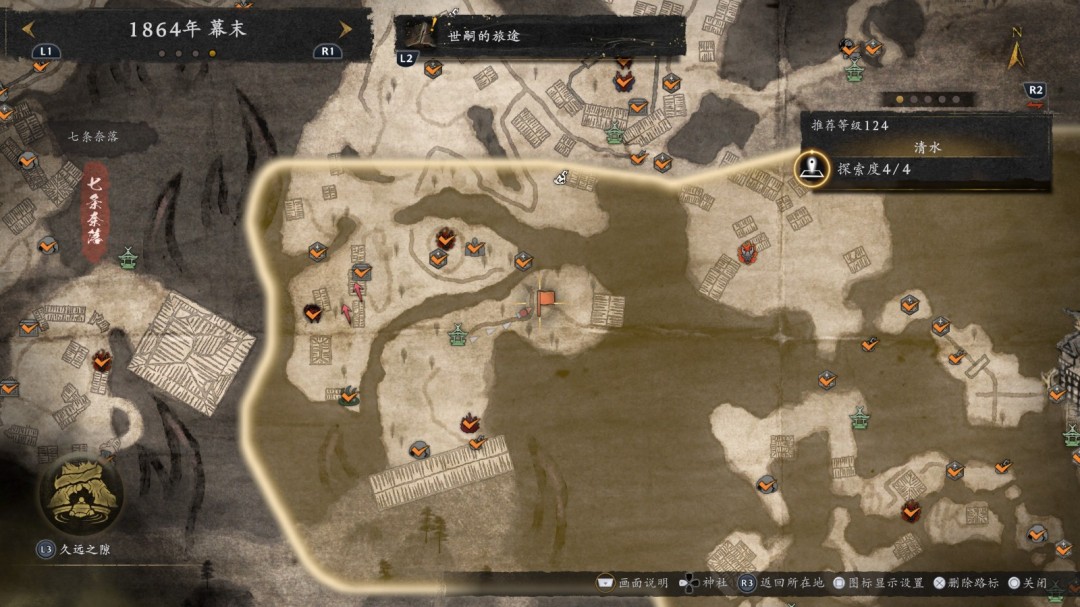Open the 清水 area info panel

(x=927, y=146)
